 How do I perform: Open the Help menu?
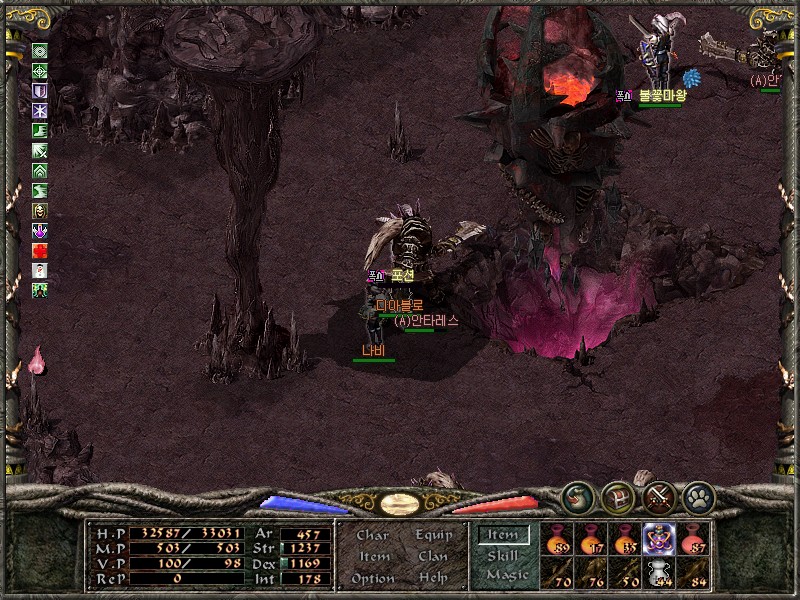[433, 578]
